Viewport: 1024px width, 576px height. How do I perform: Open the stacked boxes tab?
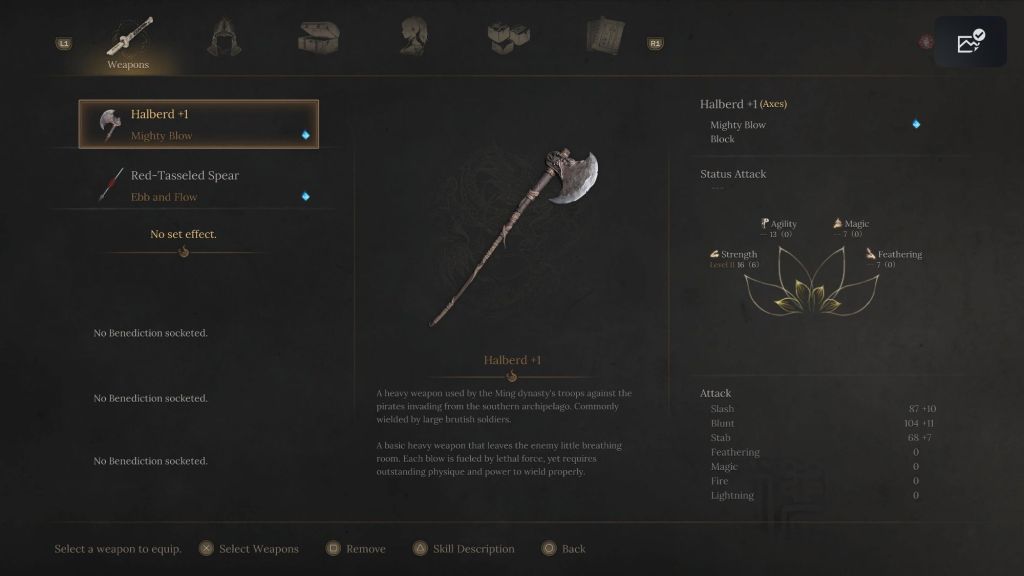click(x=508, y=37)
